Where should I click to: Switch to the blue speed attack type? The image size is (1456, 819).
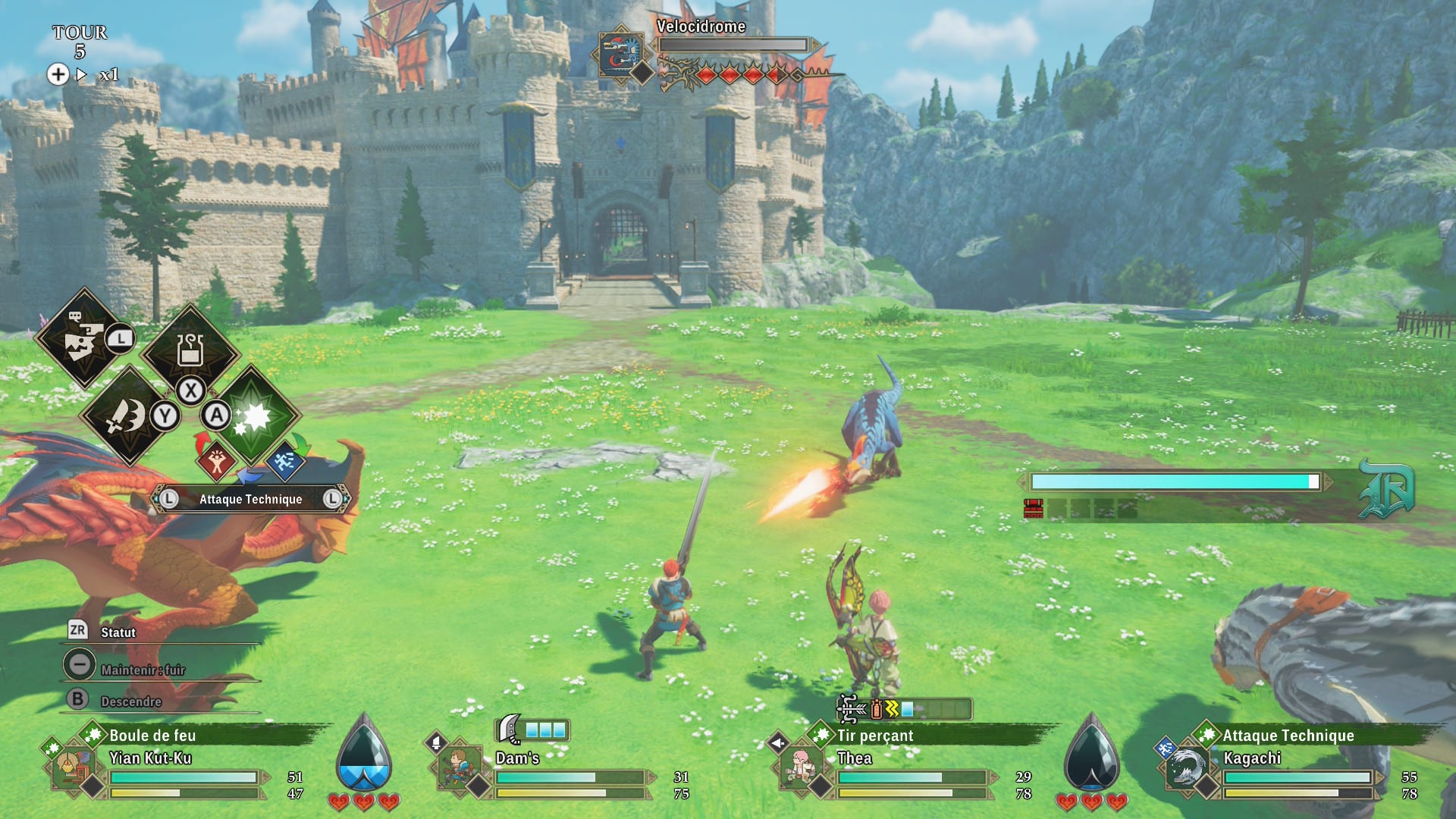(285, 460)
